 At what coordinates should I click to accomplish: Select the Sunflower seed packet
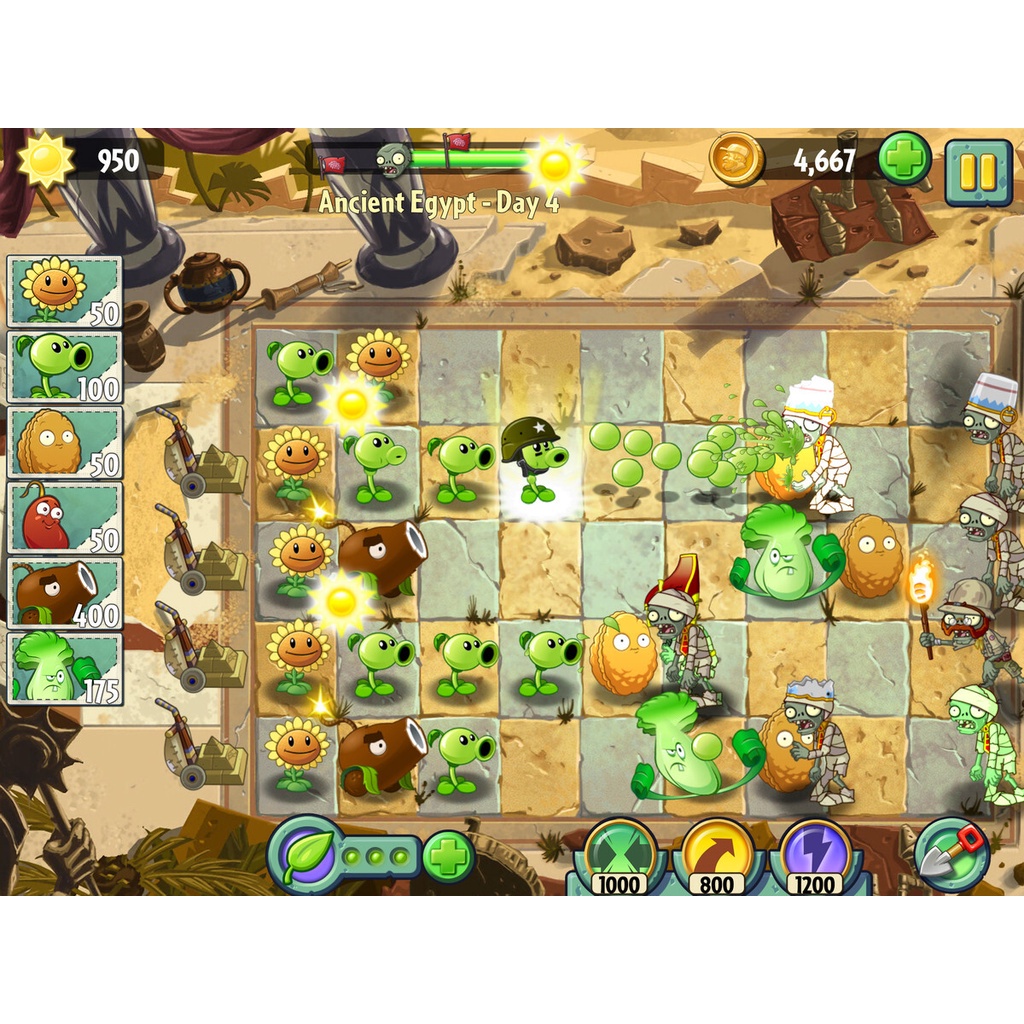(x=65, y=291)
